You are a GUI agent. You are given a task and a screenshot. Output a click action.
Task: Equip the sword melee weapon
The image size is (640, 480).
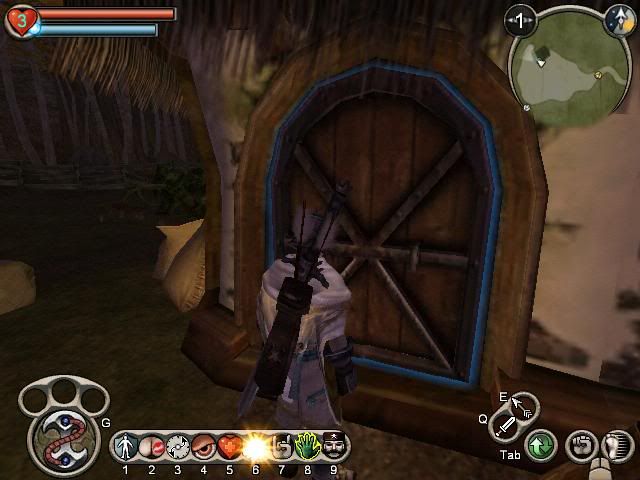(x=505, y=427)
